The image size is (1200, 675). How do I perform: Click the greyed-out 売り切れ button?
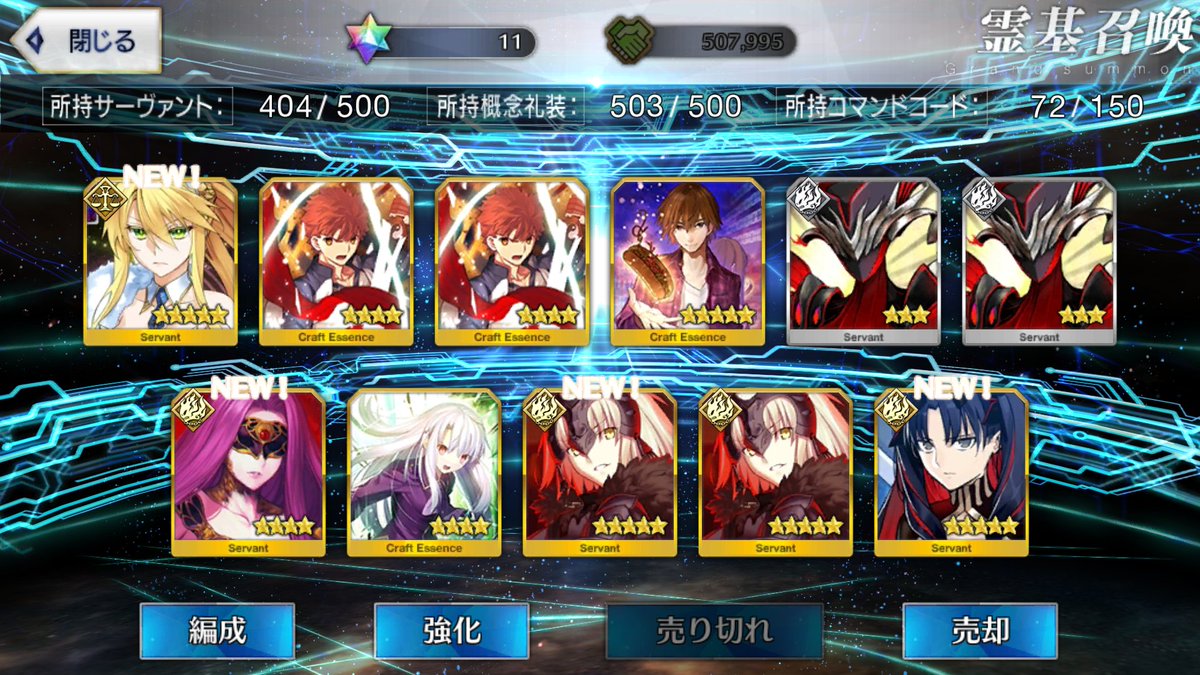tap(714, 631)
